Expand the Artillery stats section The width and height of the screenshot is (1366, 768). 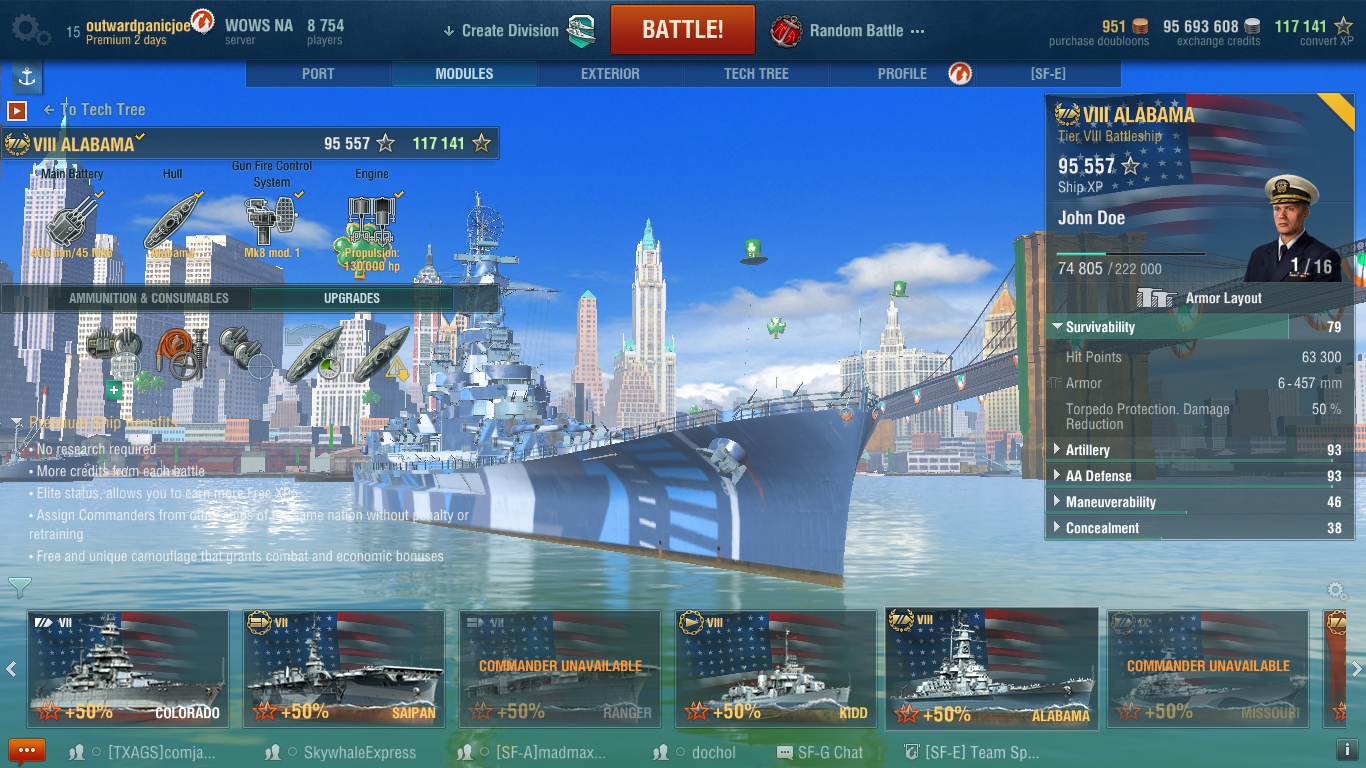tap(1087, 450)
